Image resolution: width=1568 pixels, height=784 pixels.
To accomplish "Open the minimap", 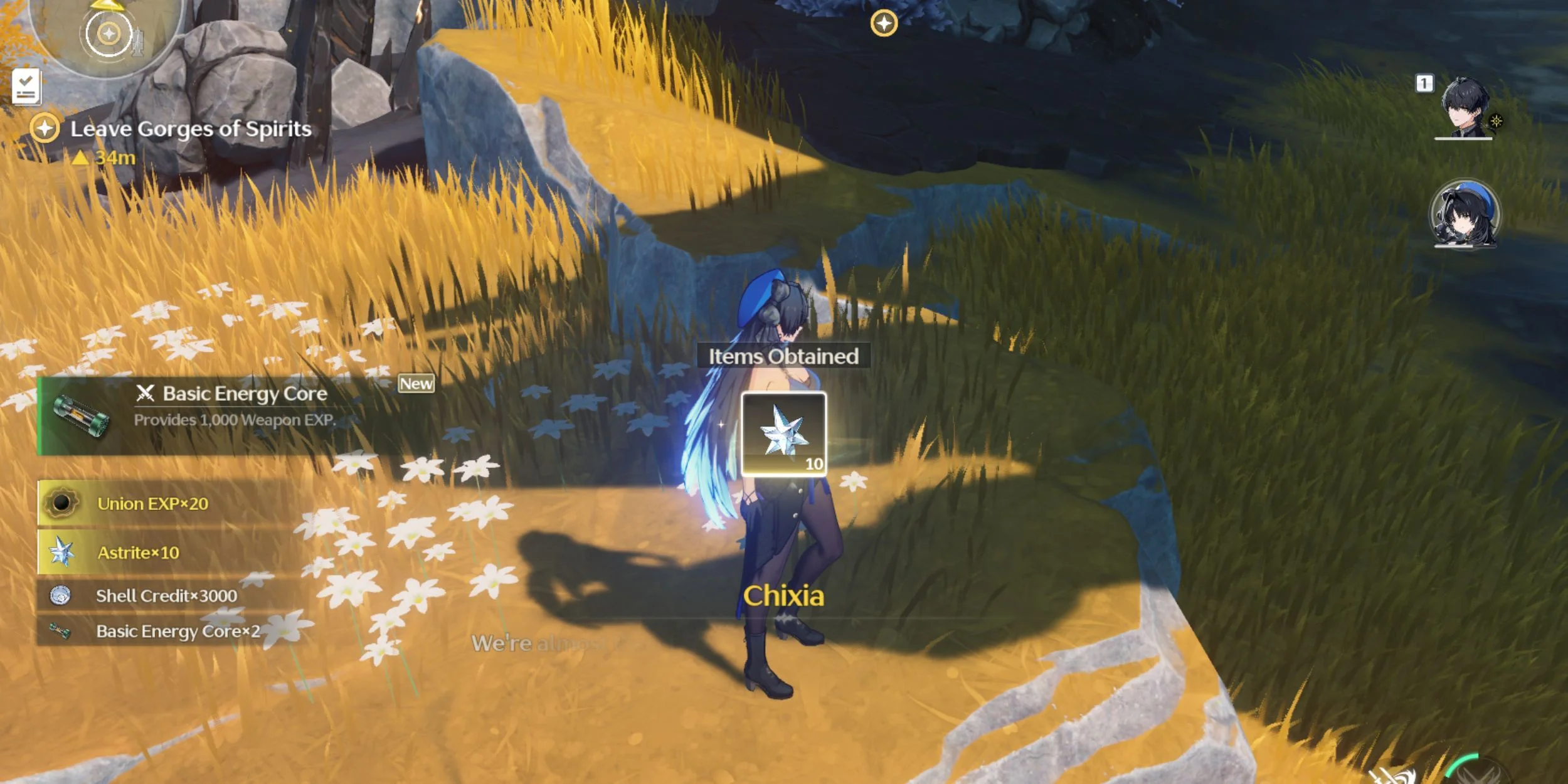I will click(108, 33).
